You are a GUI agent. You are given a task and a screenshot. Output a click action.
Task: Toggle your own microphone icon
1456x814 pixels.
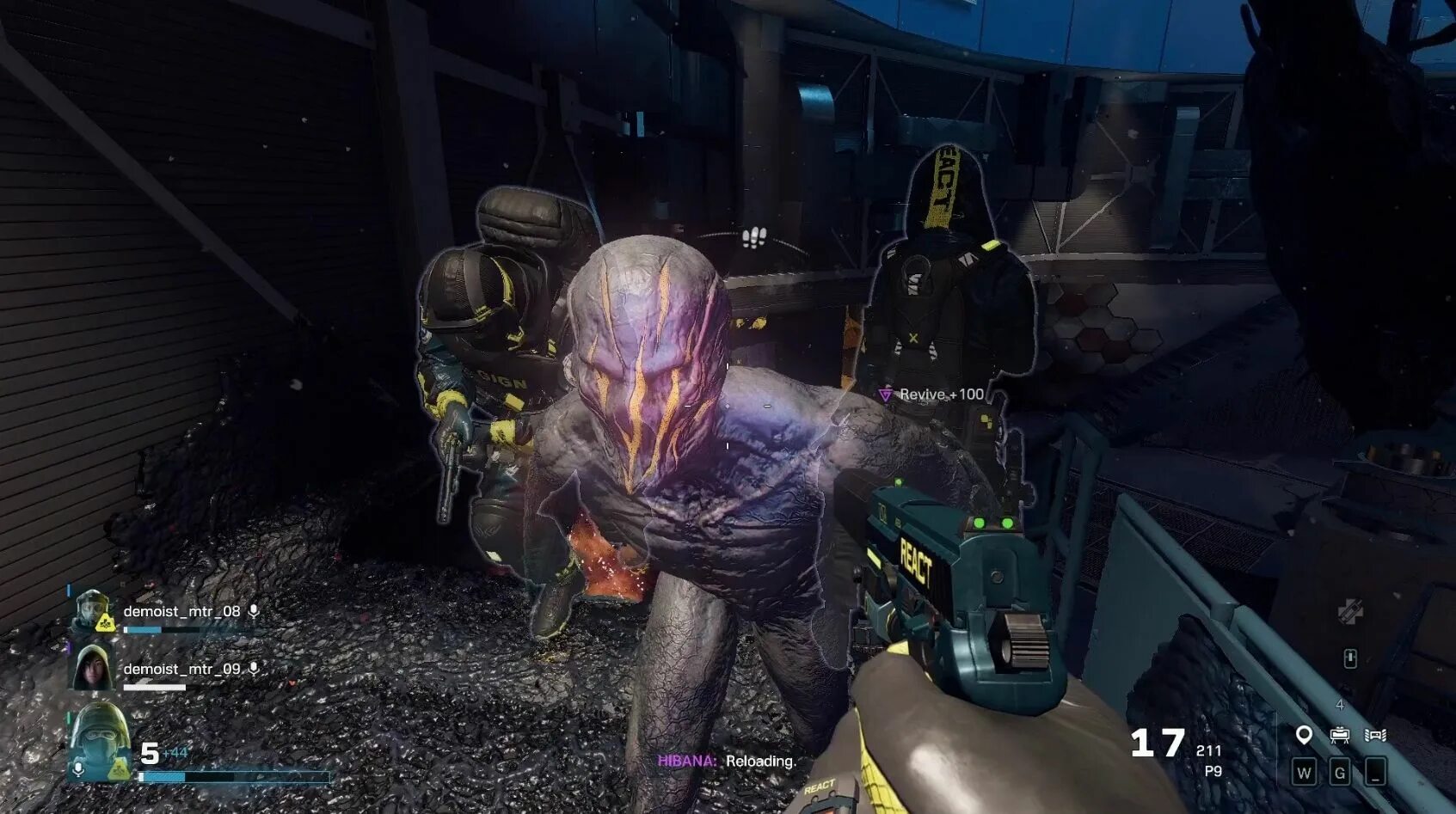[78, 768]
